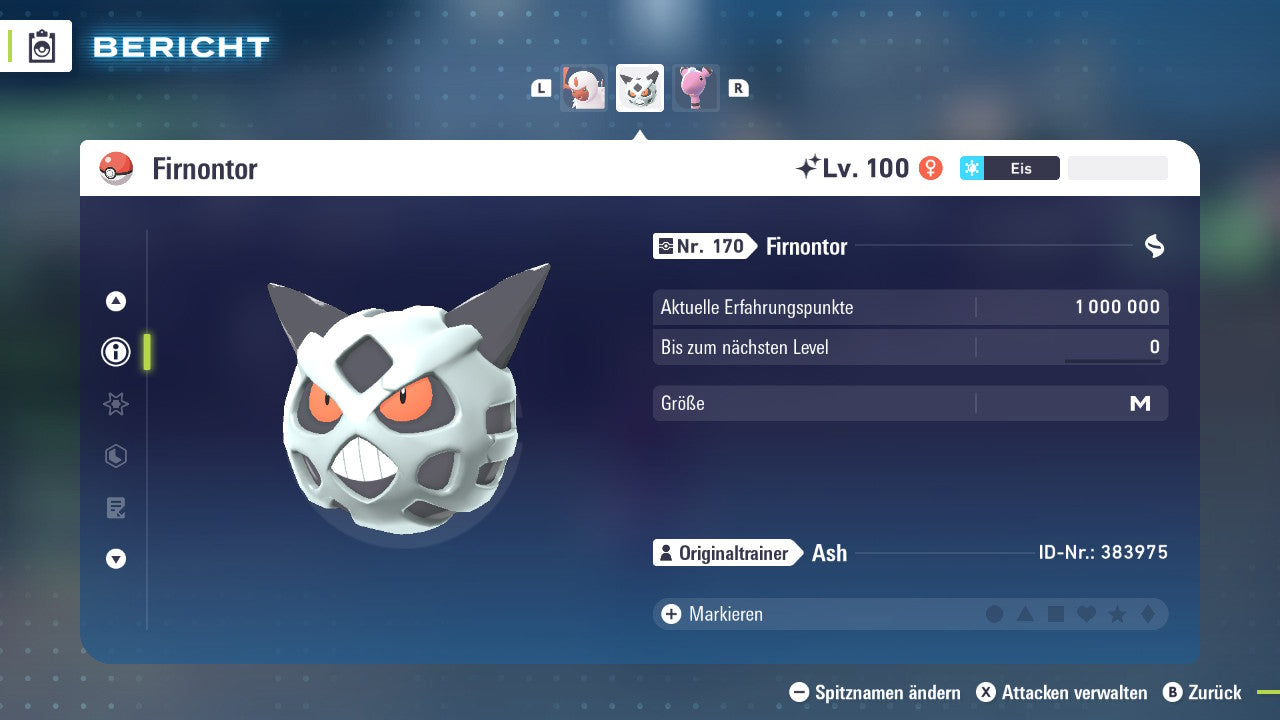
Task: Select the info icon in the left sidebar
Action: click(x=115, y=352)
